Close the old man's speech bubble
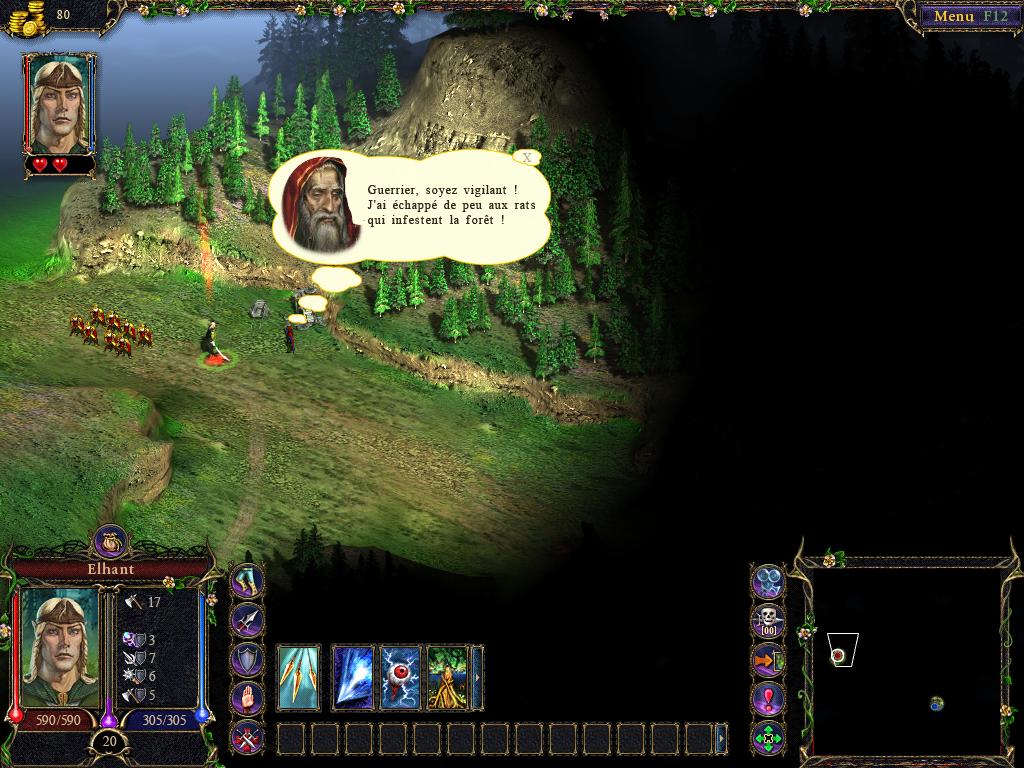 point(527,157)
